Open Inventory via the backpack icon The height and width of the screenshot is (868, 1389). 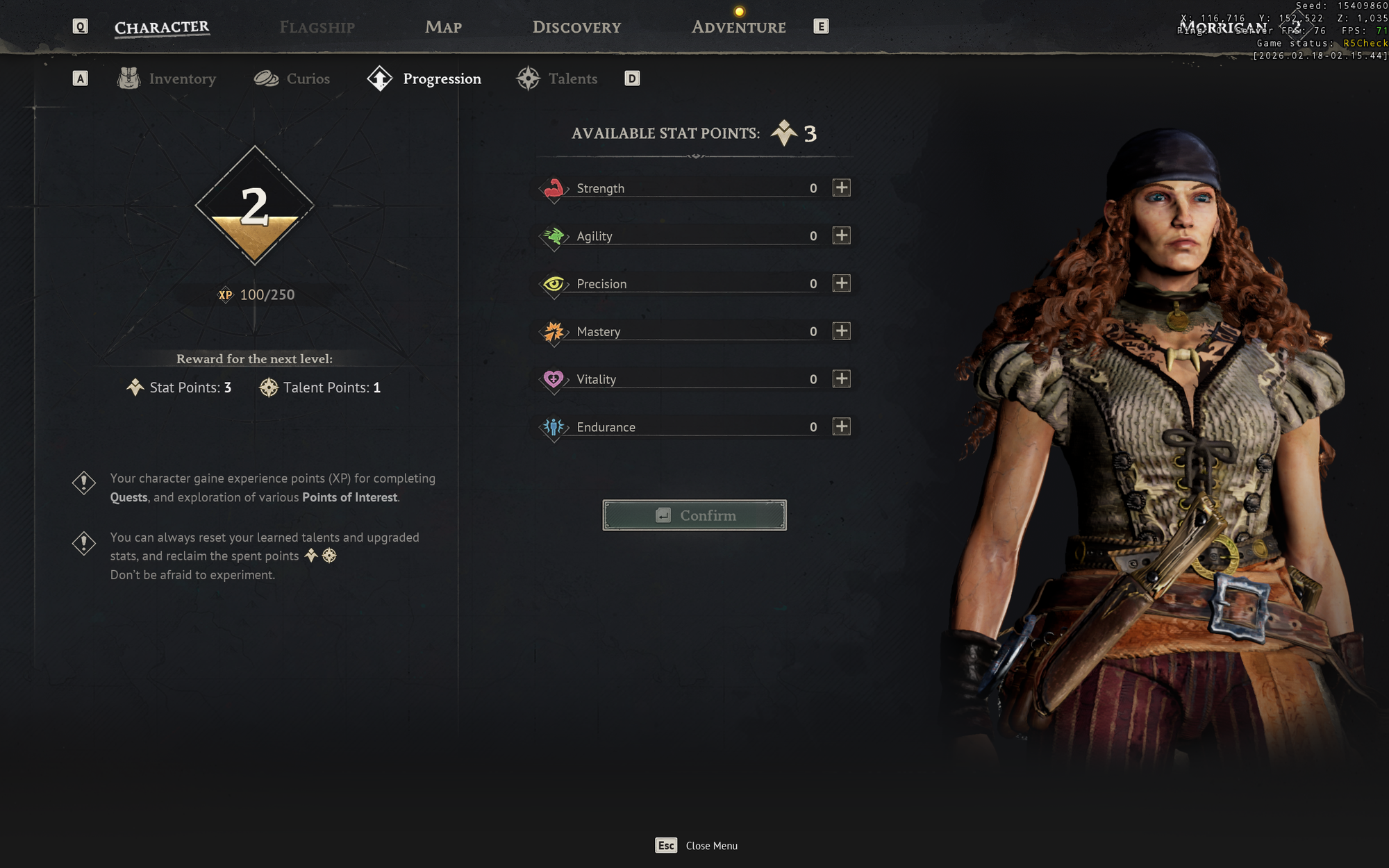coord(127,78)
